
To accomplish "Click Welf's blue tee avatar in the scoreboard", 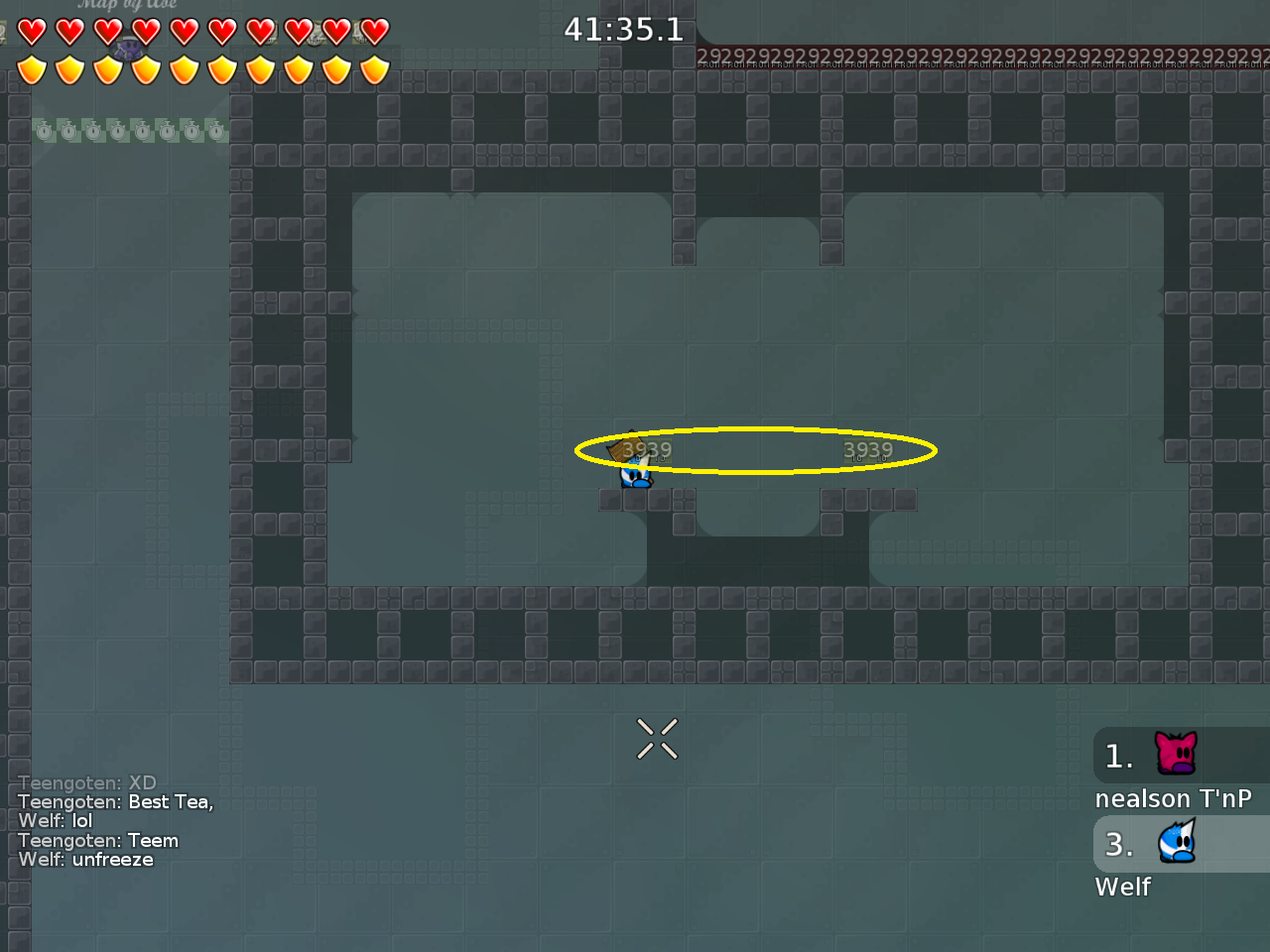I will coord(1178,843).
